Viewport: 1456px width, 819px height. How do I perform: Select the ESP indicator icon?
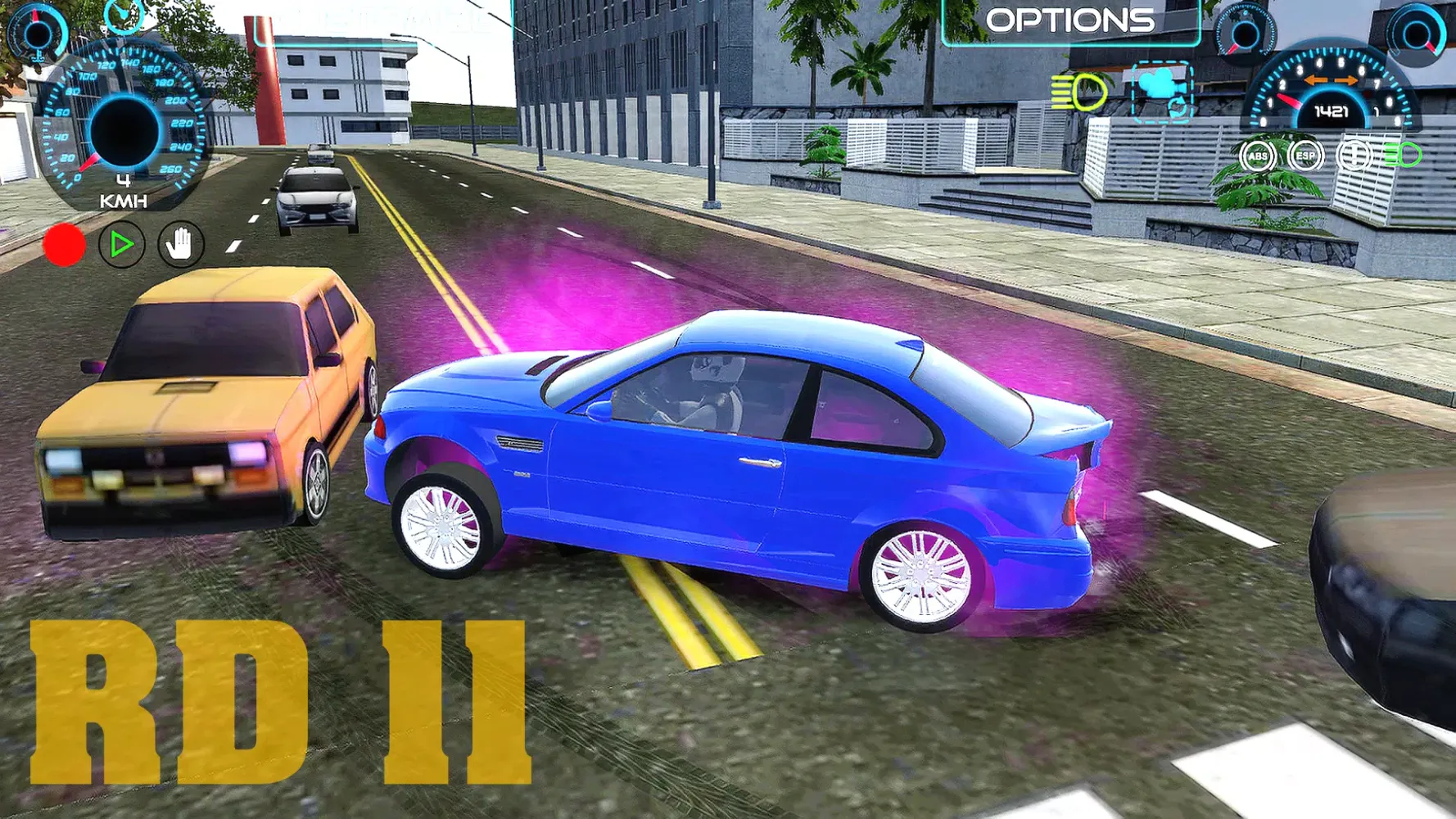tap(1306, 156)
